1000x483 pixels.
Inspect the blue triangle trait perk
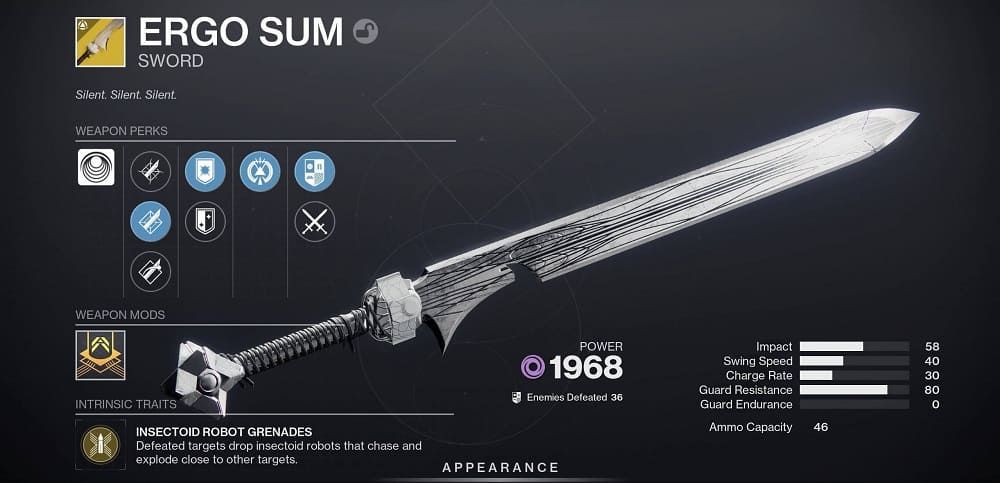[x=260, y=171]
